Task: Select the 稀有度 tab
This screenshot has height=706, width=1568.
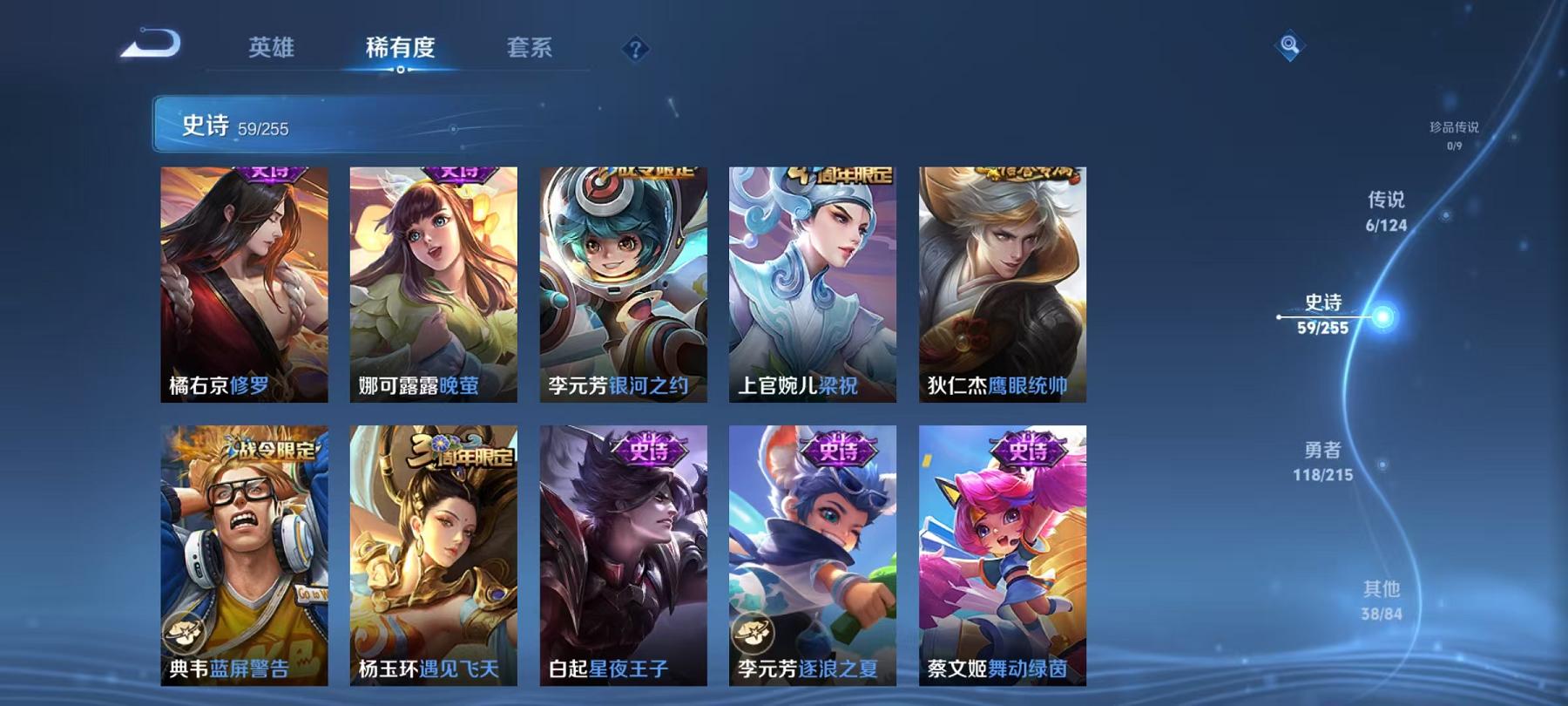Action: click(401, 50)
